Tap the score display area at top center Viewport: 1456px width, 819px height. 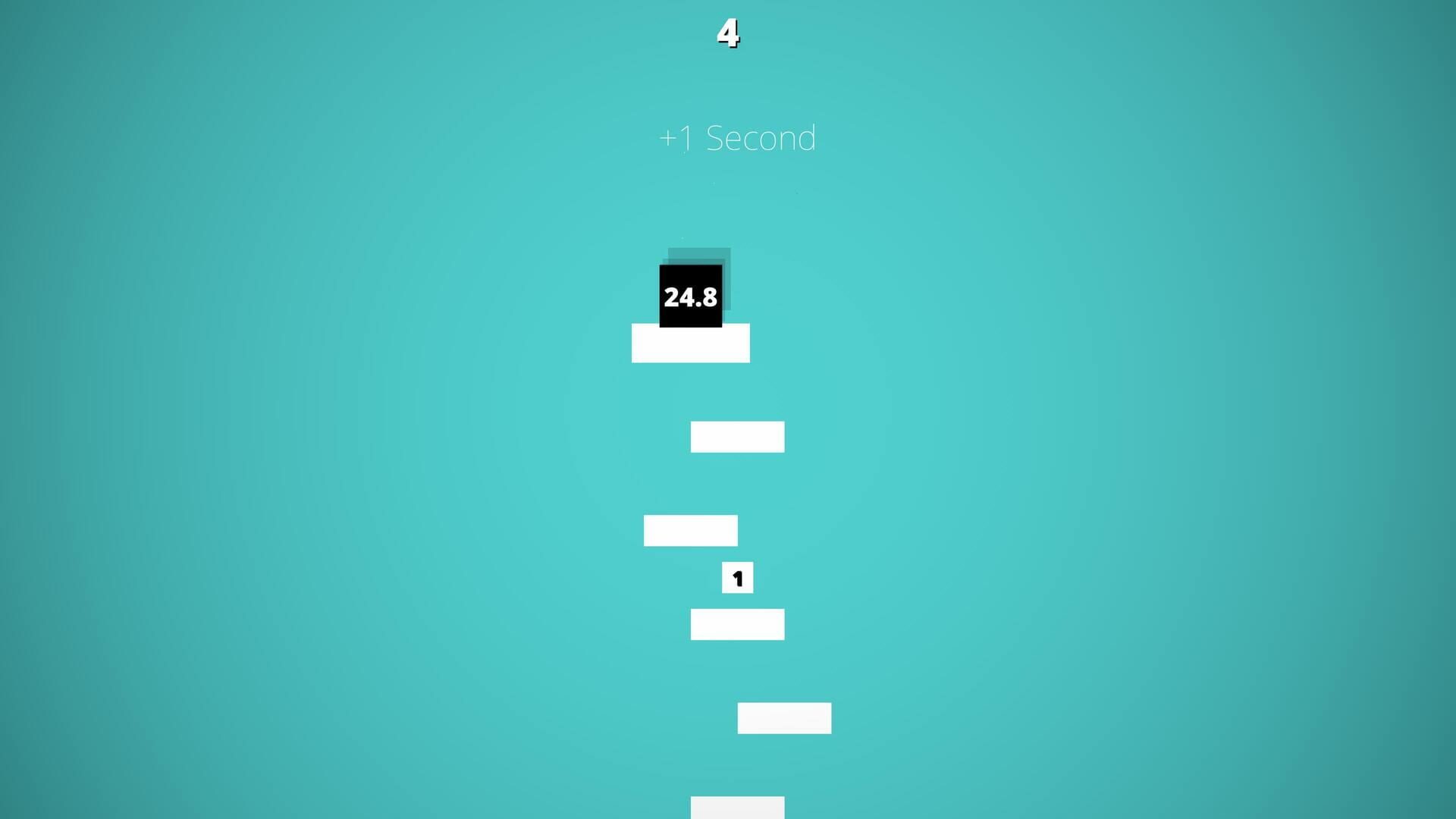click(x=727, y=33)
